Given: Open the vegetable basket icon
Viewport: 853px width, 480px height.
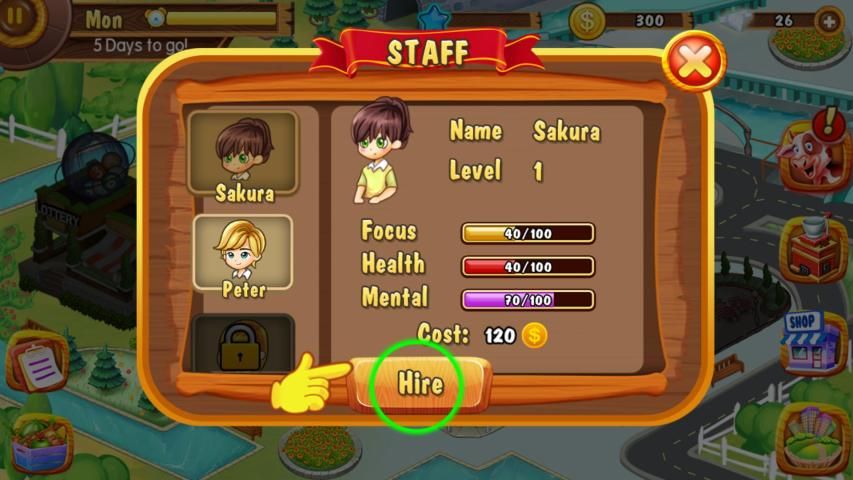Looking at the screenshot, I should [x=40, y=443].
